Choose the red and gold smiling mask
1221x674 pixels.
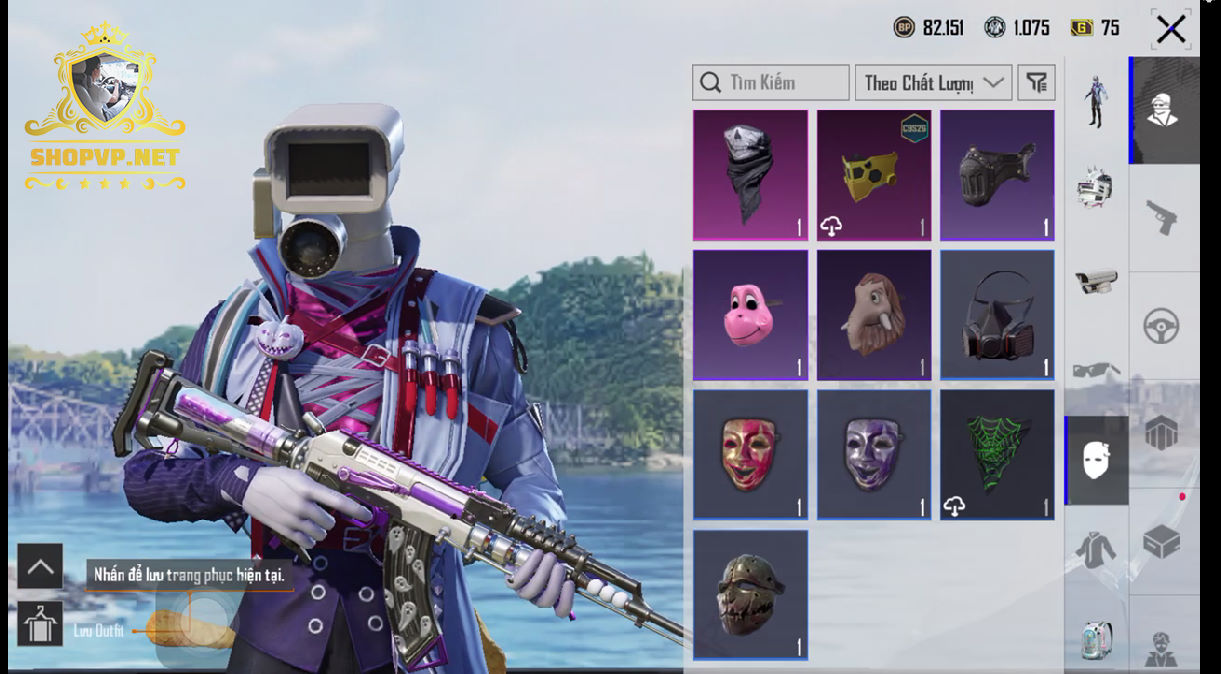[750, 455]
